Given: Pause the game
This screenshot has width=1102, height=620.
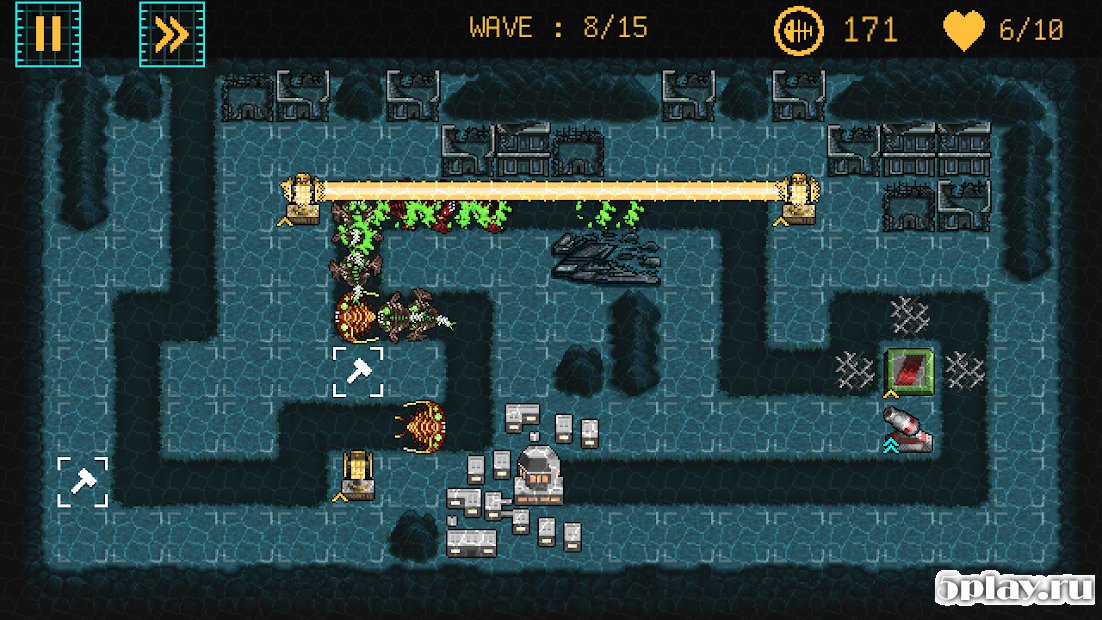Looking at the screenshot, I should [47, 34].
